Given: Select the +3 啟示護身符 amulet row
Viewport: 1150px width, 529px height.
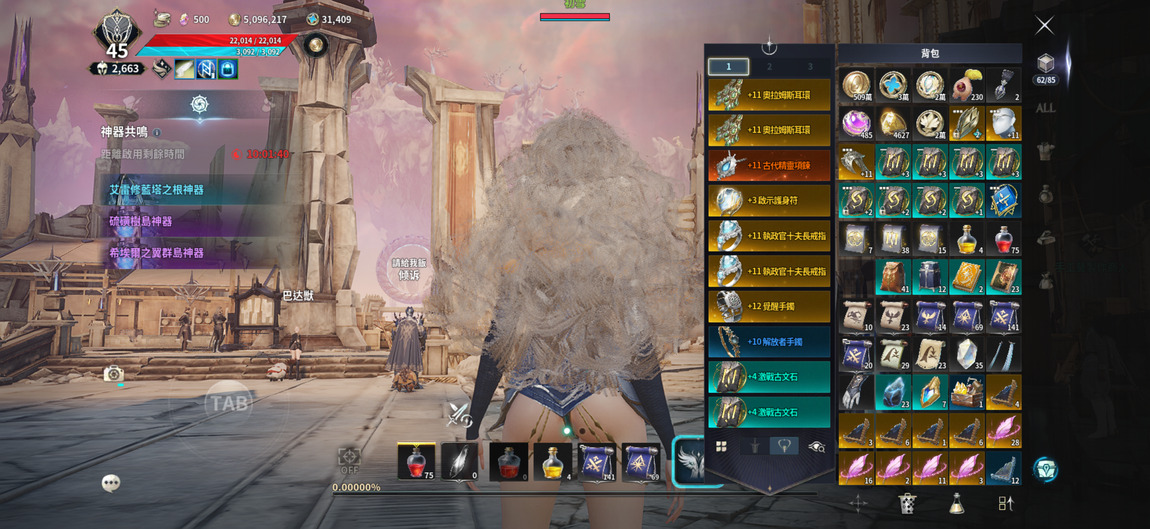Looking at the screenshot, I should tap(769, 200).
